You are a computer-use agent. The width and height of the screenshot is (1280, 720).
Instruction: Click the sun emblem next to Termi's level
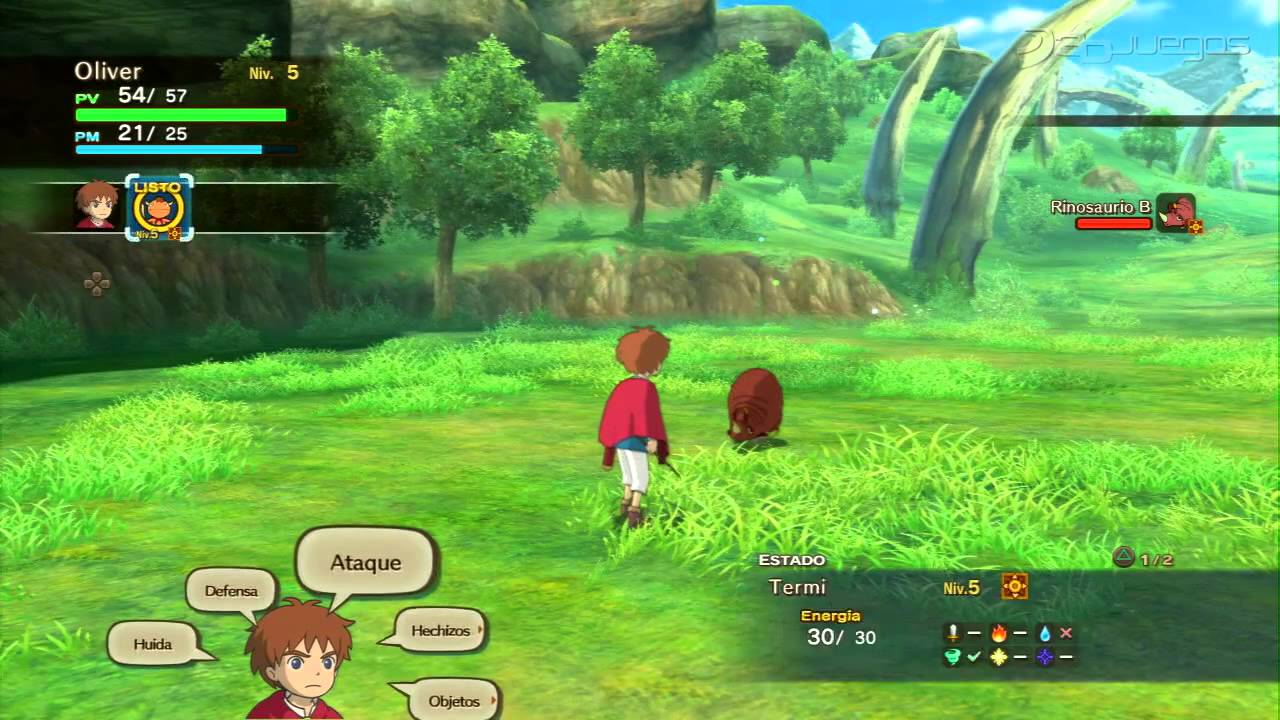(x=1014, y=588)
